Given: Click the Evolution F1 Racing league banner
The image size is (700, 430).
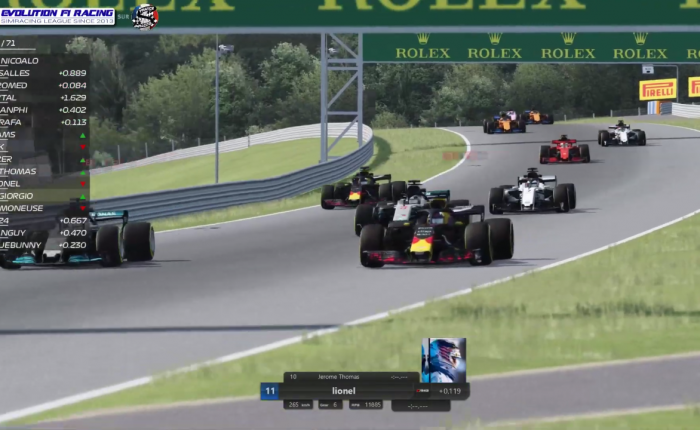Looking at the screenshot, I should [x=58, y=15].
